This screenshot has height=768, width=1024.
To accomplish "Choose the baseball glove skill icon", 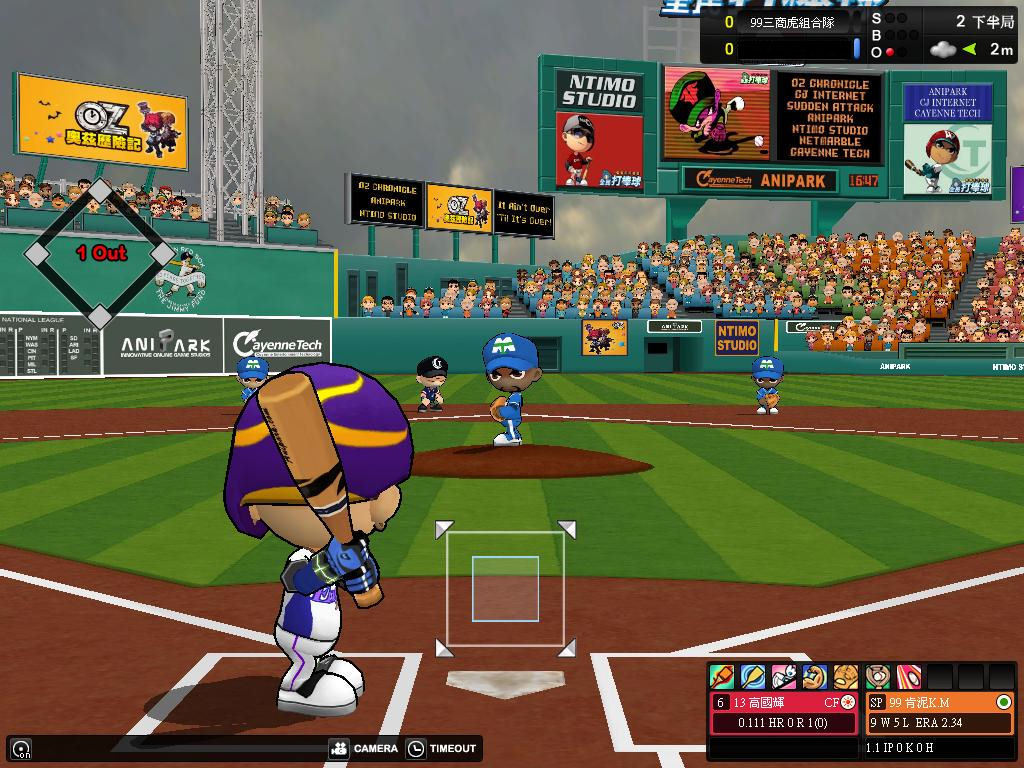I will click(846, 677).
